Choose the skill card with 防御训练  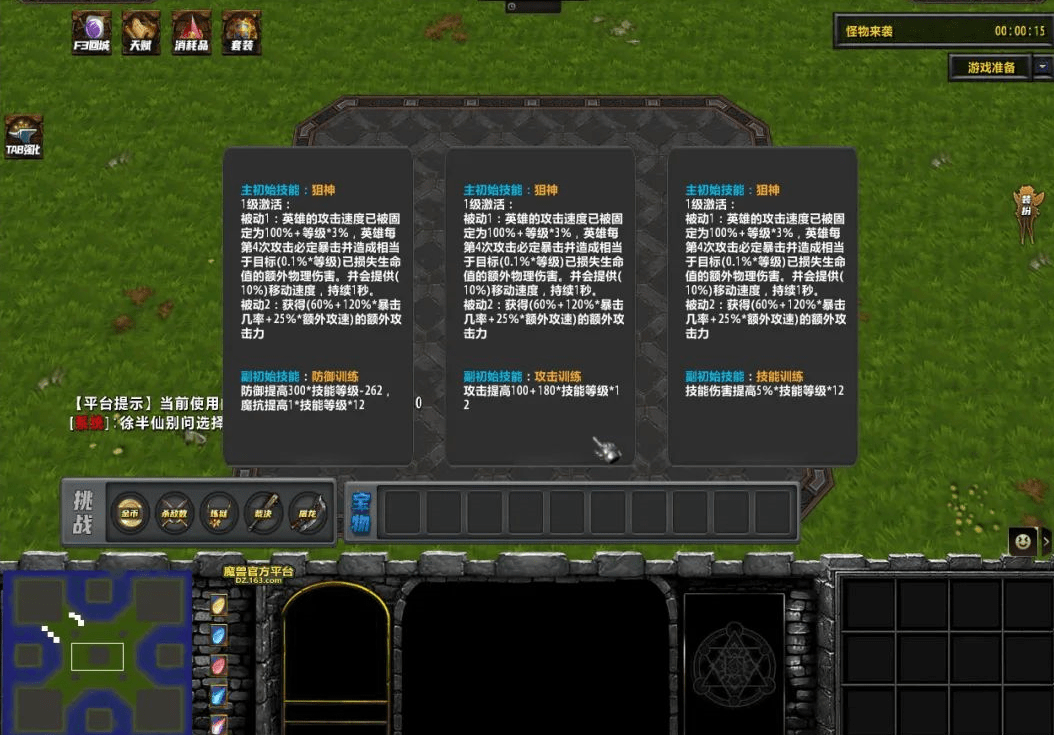click(318, 305)
